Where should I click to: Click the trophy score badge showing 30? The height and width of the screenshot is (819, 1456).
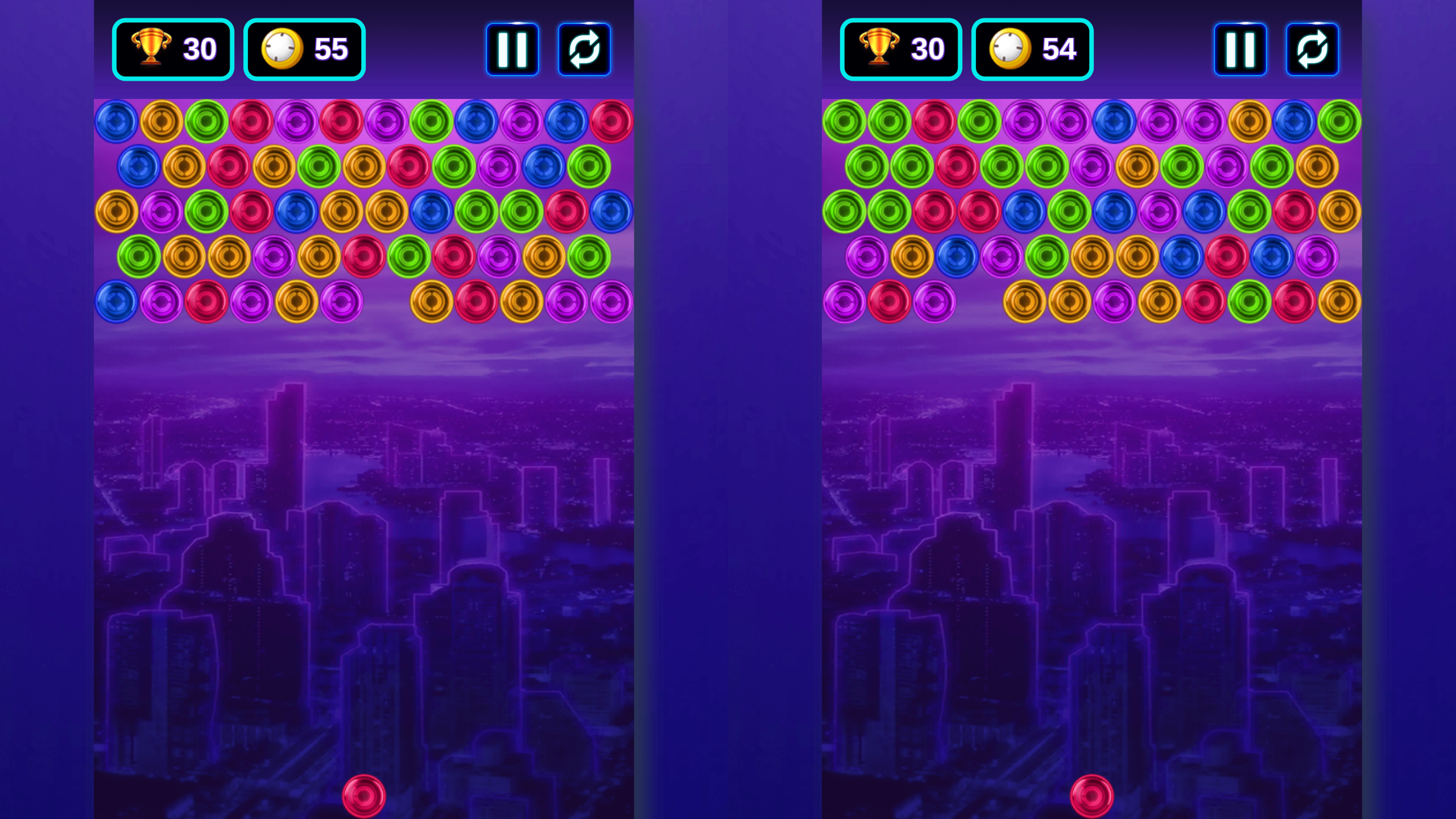tap(172, 48)
